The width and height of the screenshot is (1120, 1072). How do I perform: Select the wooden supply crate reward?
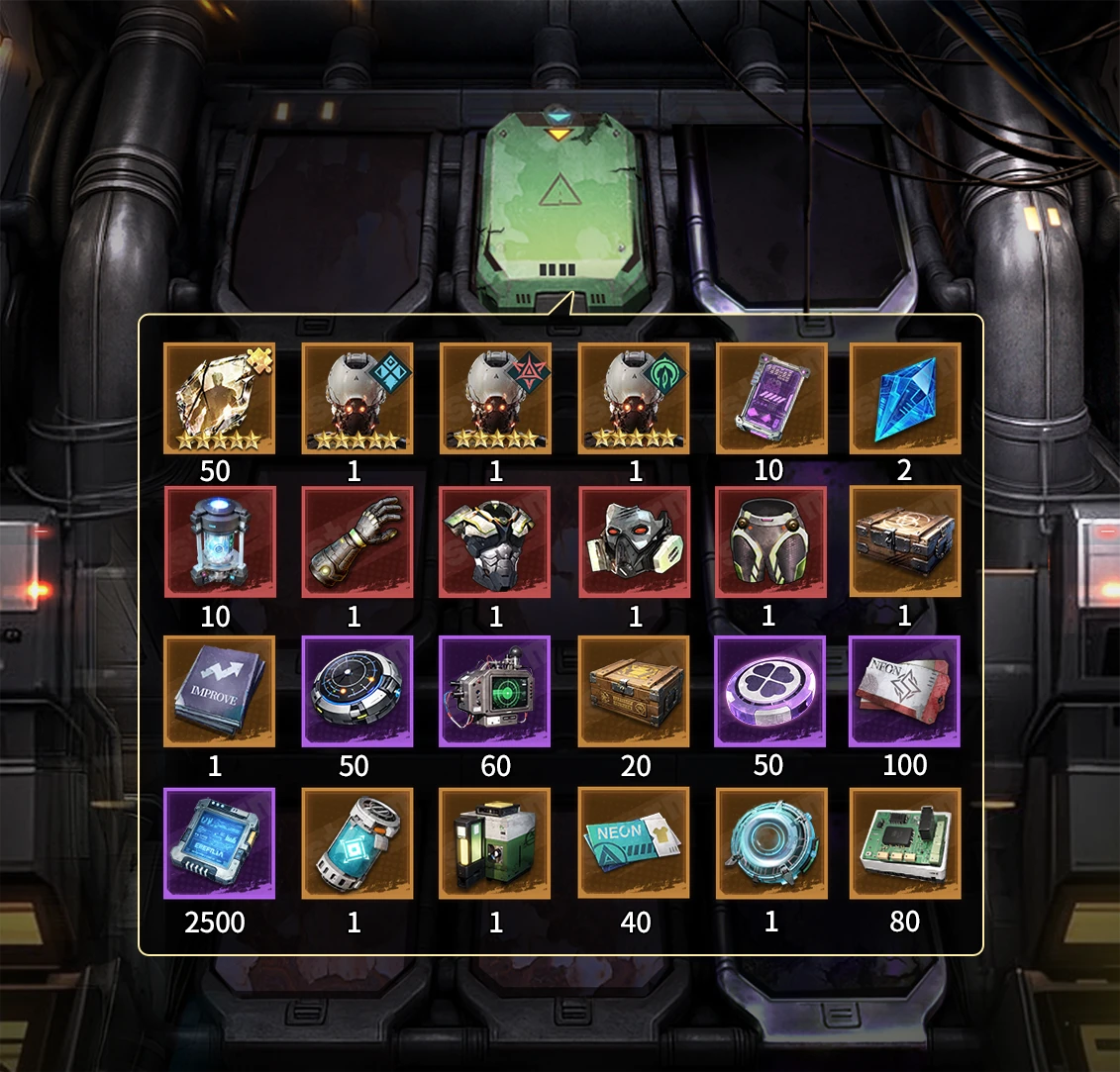coord(634,692)
